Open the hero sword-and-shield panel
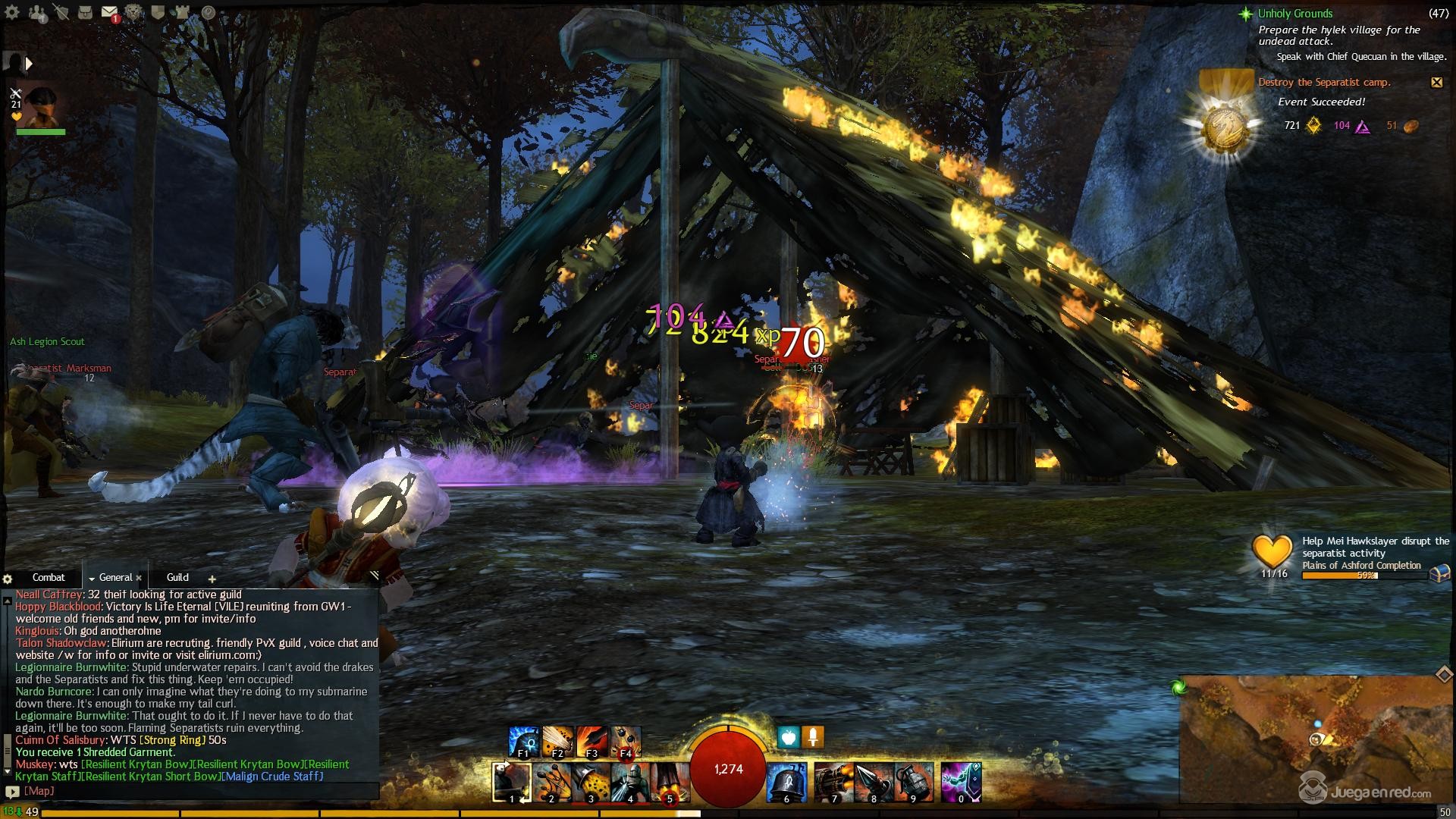The width and height of the screenshot is (1456, 819). 61,12
